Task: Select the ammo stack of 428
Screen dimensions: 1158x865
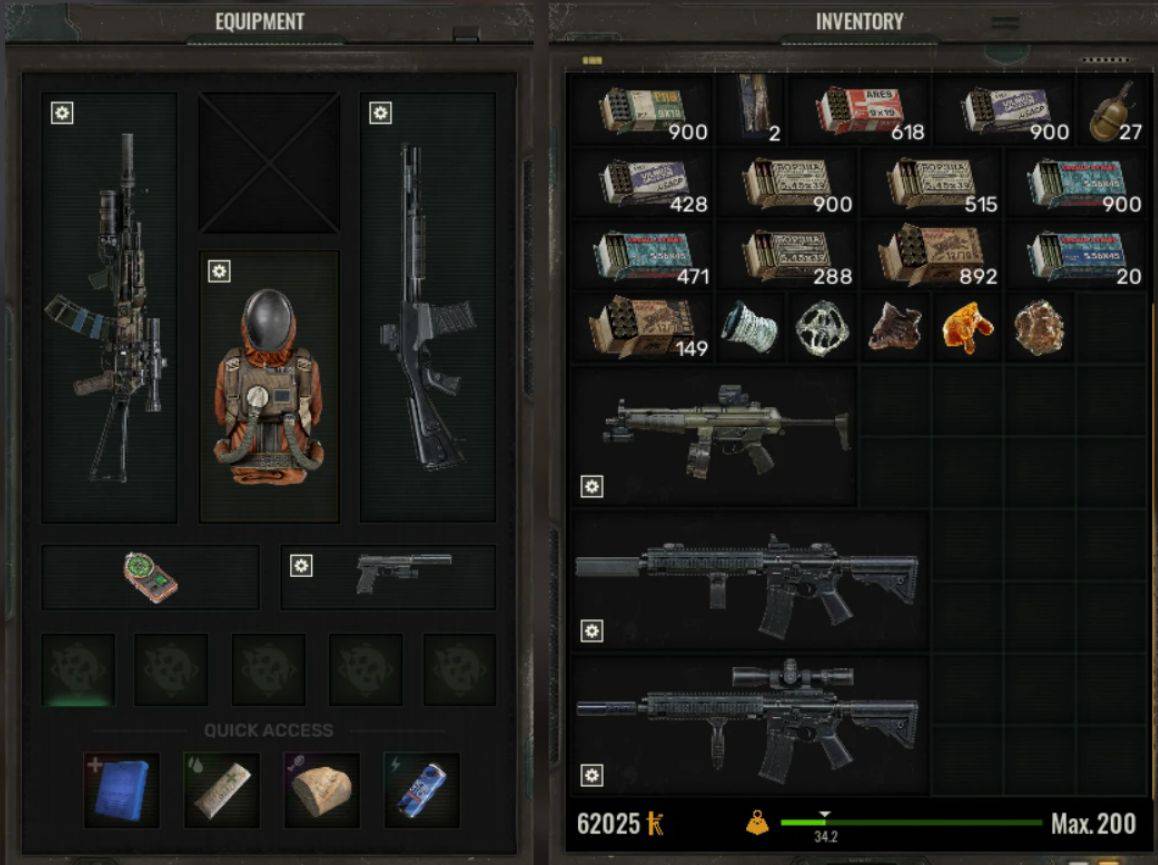Action: (x=640, y=184)
